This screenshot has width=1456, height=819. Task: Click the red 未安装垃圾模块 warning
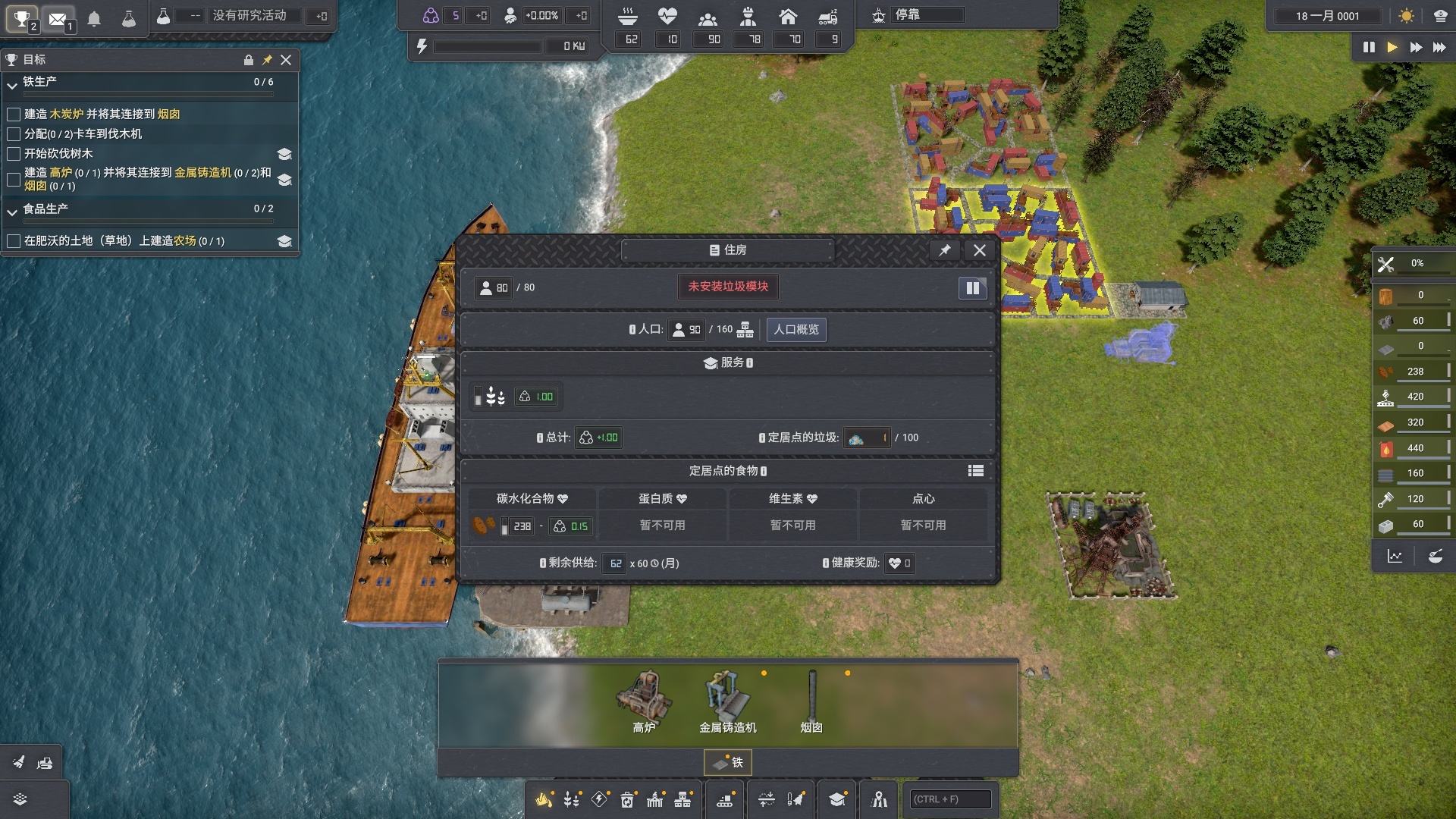pyautogui.click(x=727, y=287)
